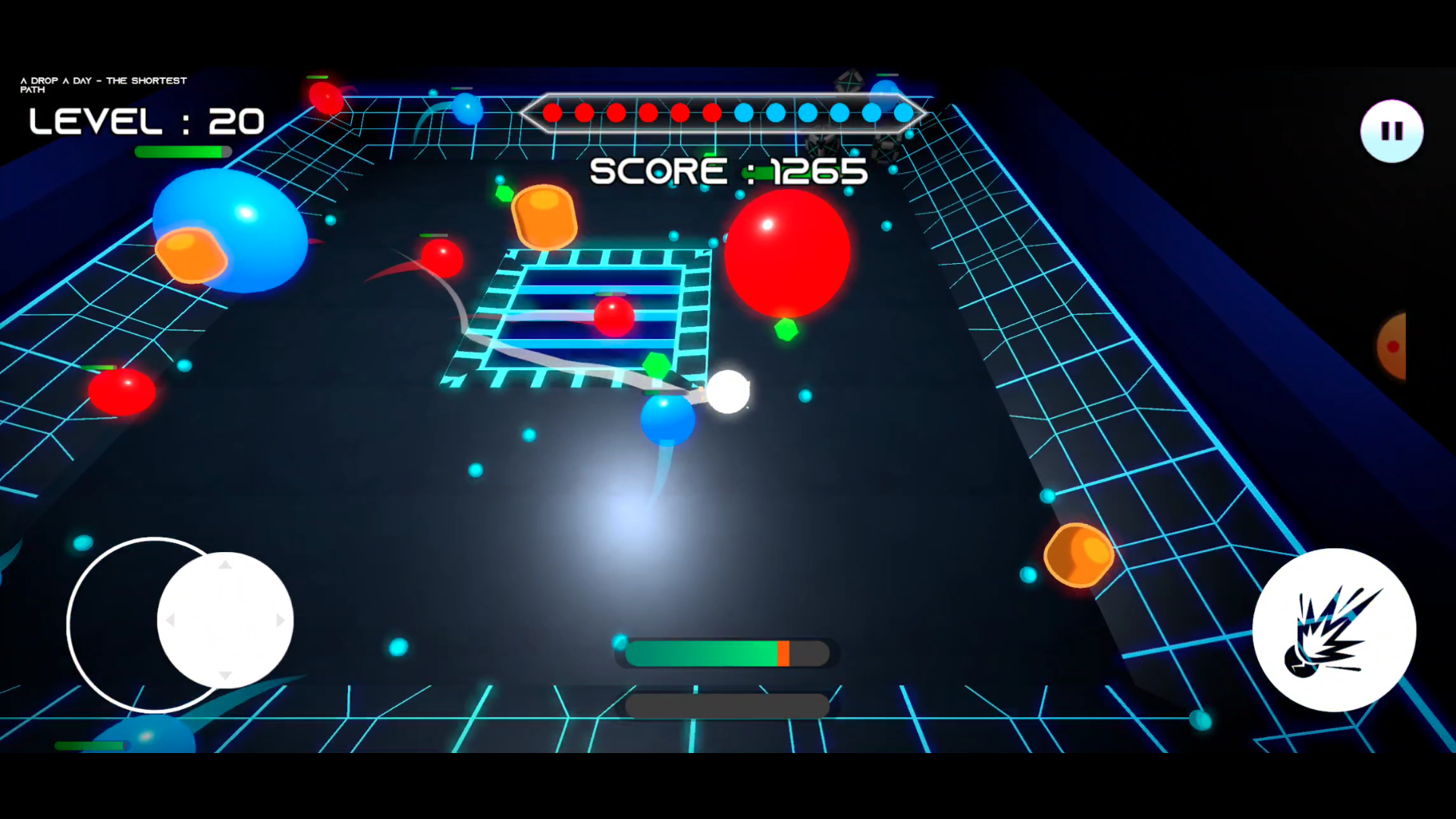Tap the blue ball beside the white drop

(667, 419)
